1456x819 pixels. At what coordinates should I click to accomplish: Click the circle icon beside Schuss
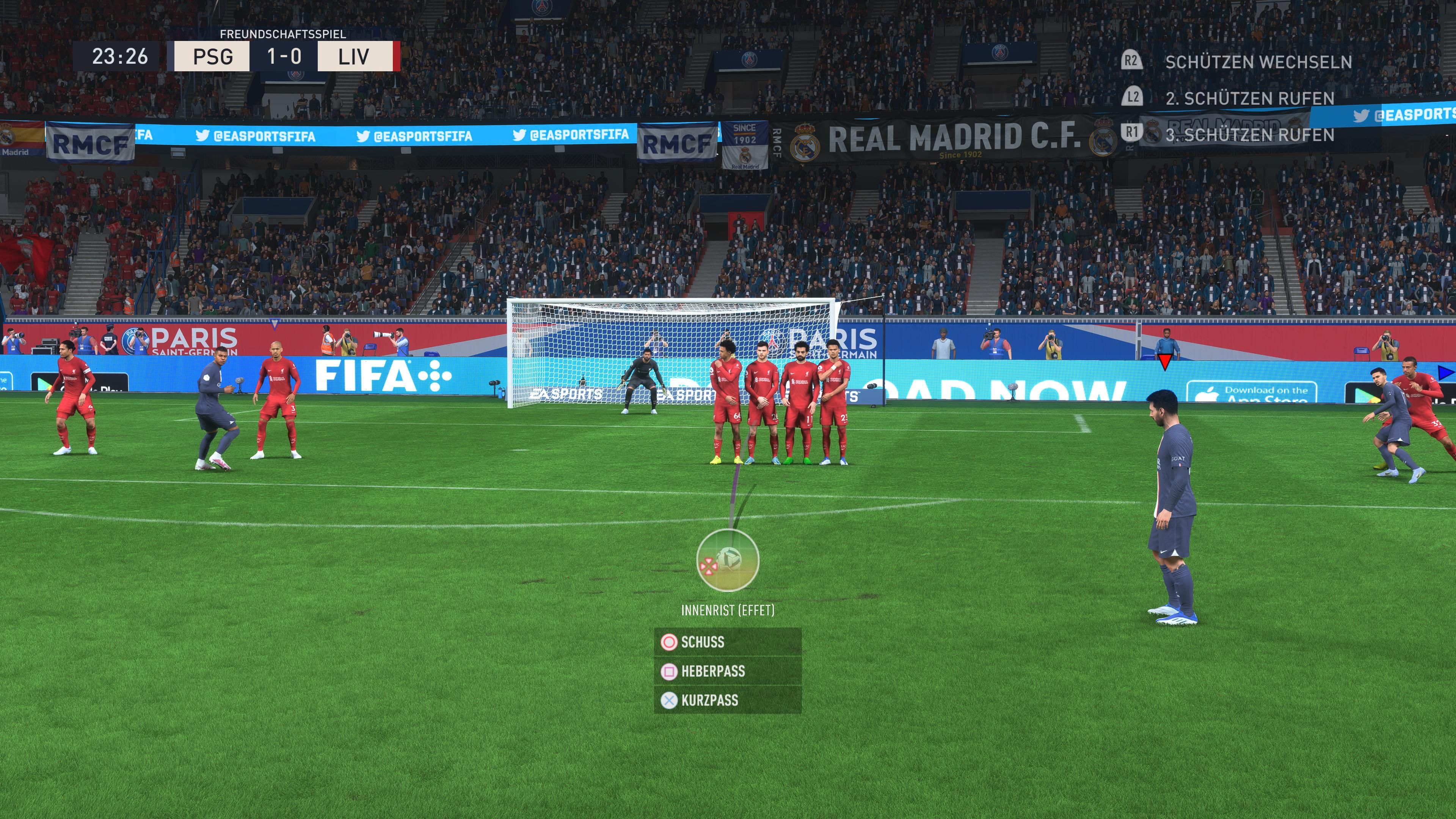coord(670,642)
